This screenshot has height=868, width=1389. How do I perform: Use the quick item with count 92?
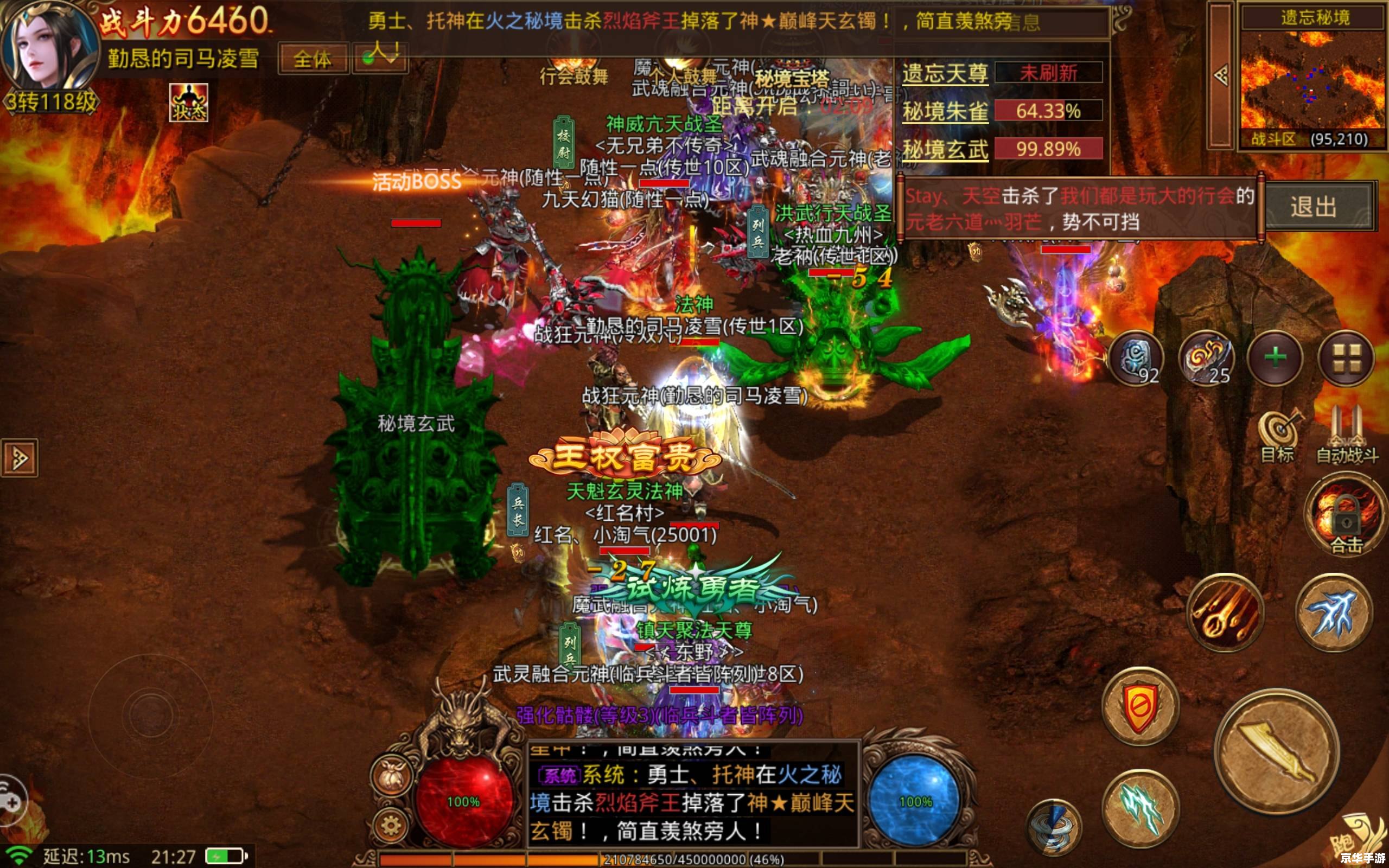pos(1135,359)
